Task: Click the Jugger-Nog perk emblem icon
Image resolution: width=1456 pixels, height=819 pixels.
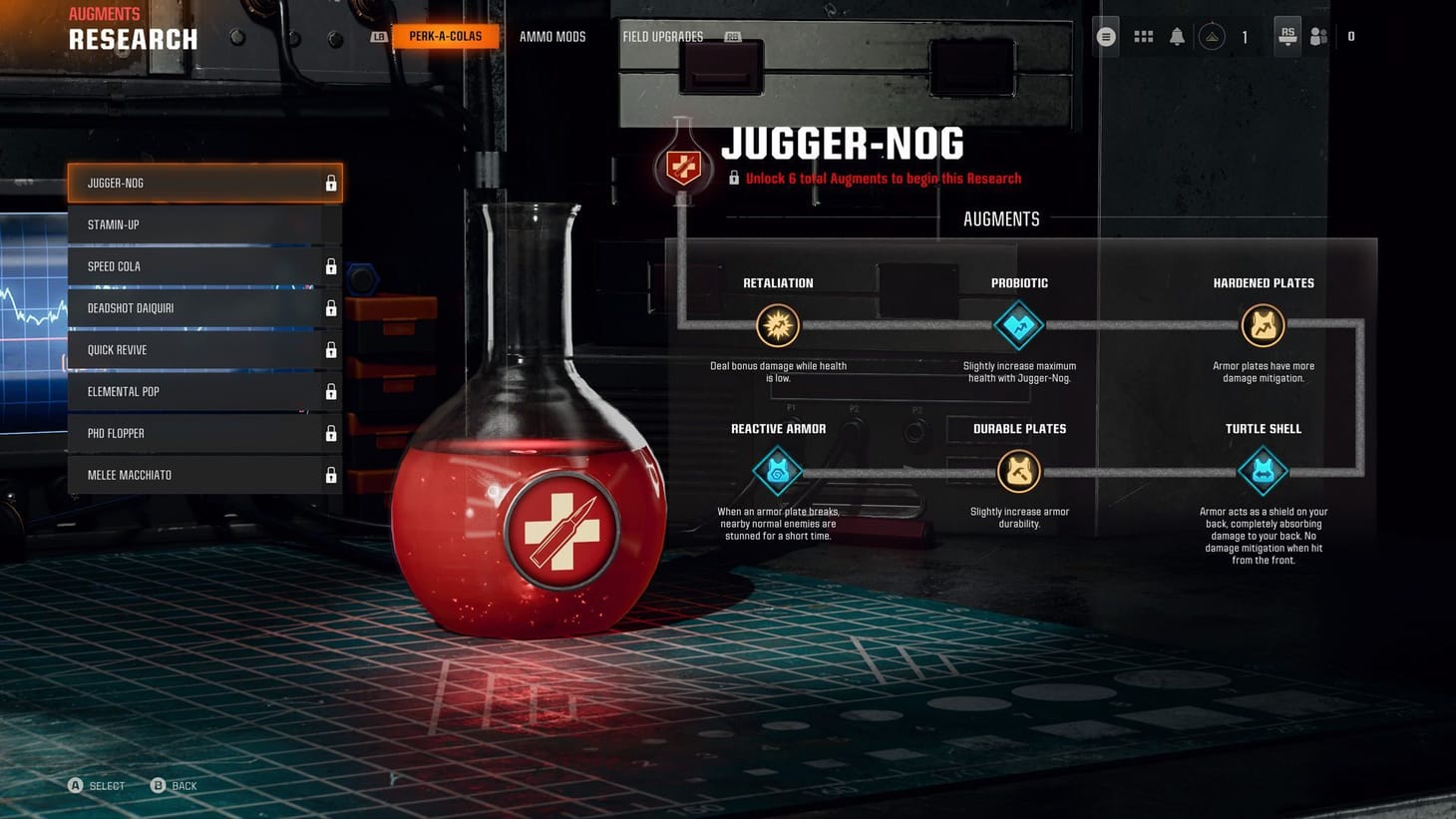Action: 684,167
